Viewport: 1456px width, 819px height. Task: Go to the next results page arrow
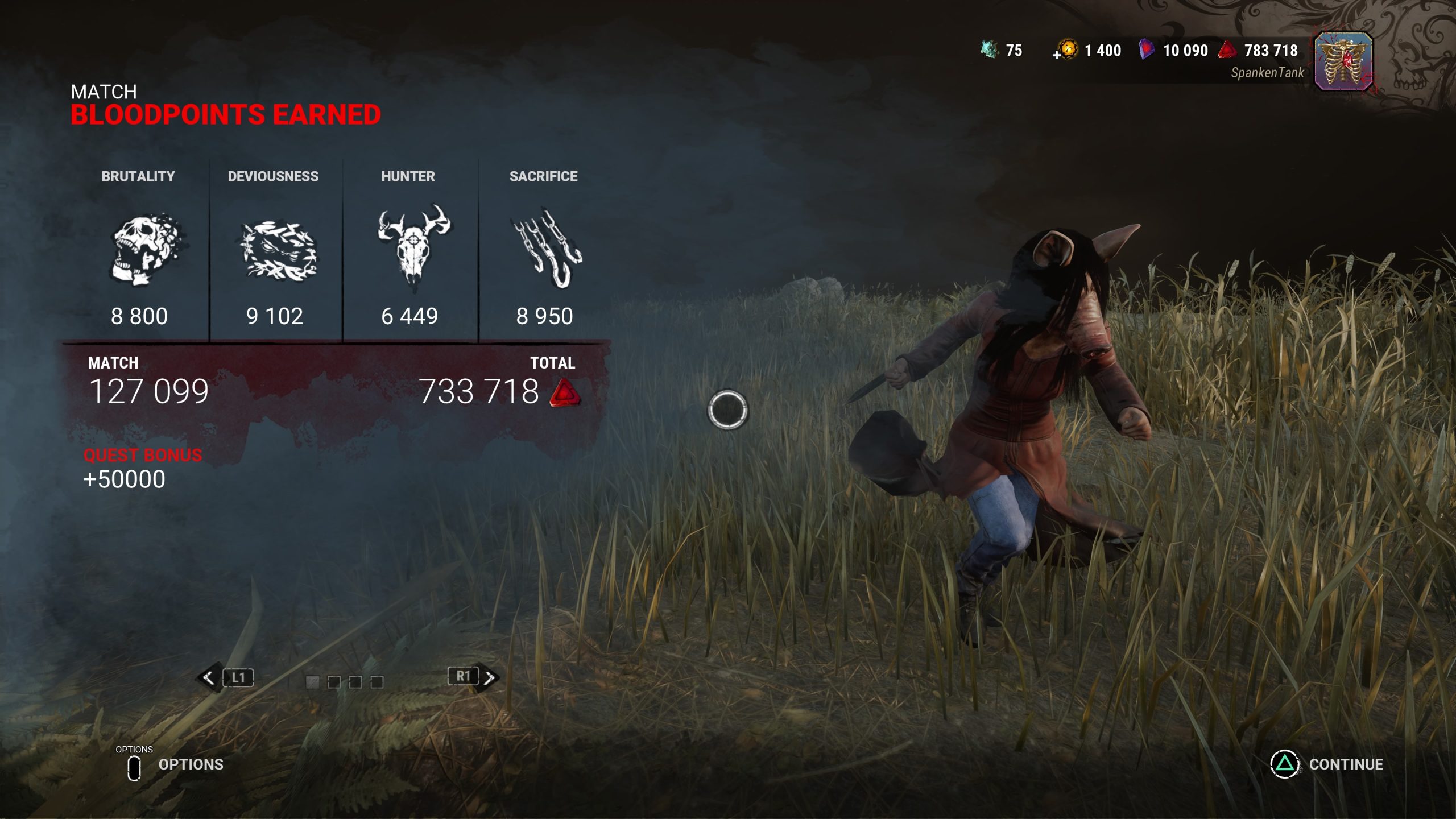[489, 677]
